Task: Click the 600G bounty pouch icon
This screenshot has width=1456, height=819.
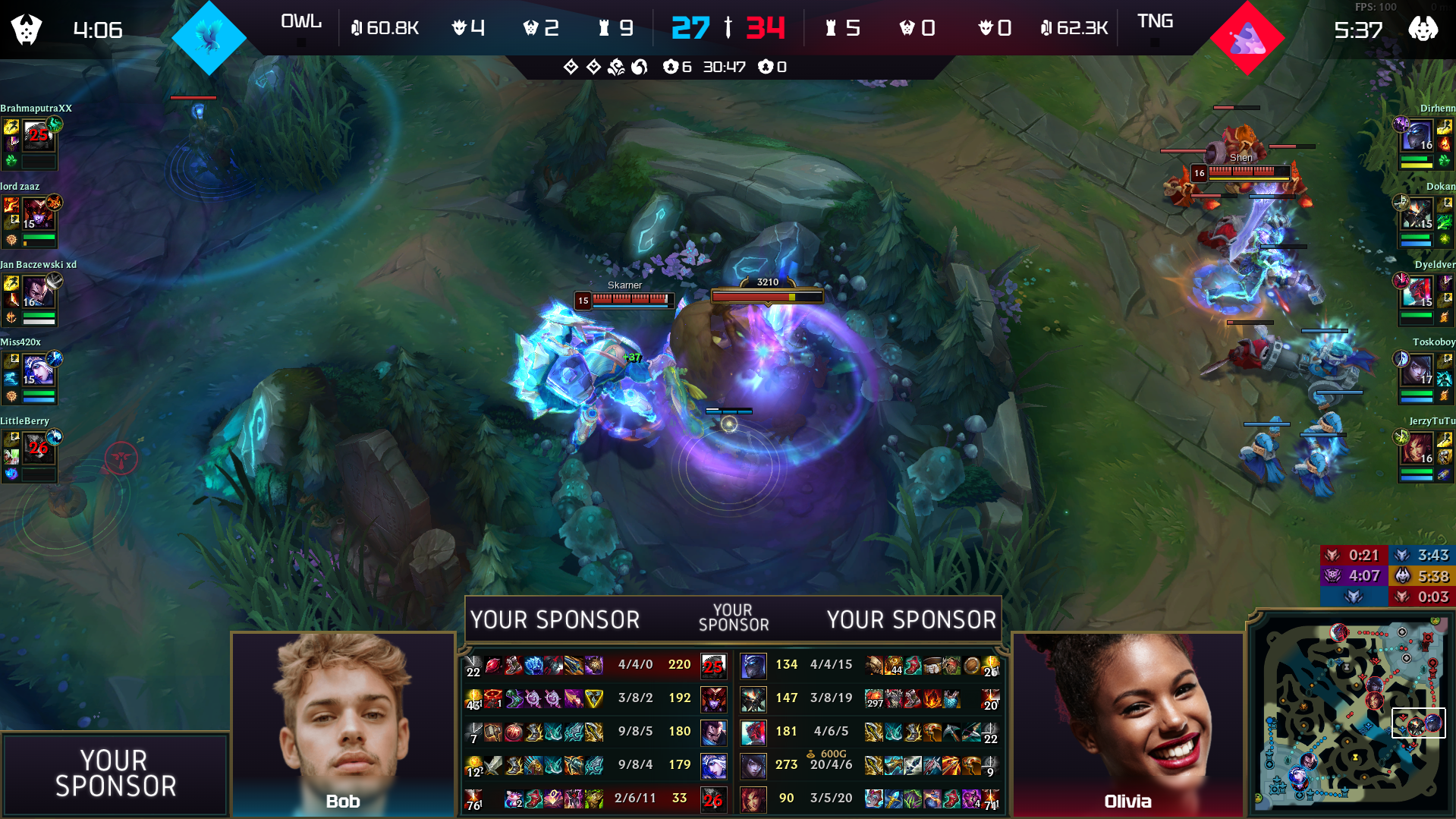Action: coord(810,752)
